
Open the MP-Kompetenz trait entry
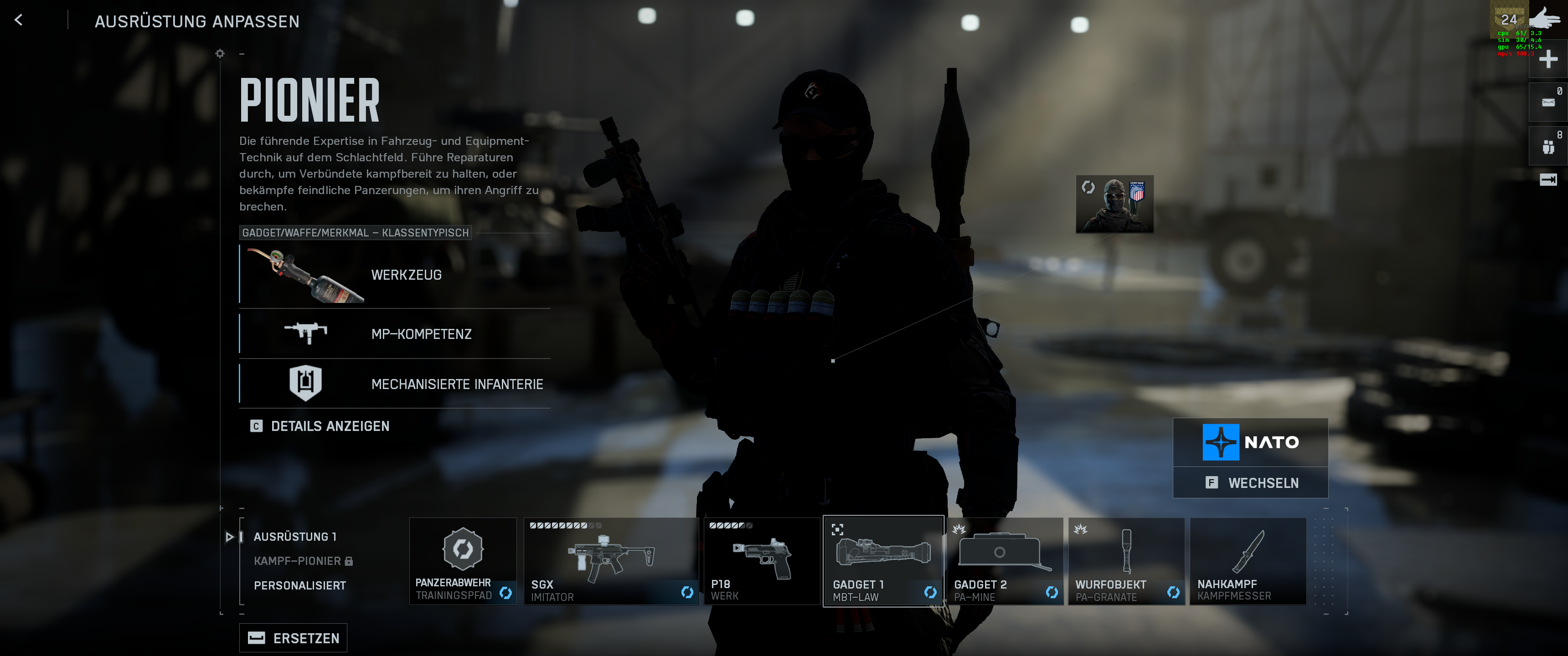[394, 333]
